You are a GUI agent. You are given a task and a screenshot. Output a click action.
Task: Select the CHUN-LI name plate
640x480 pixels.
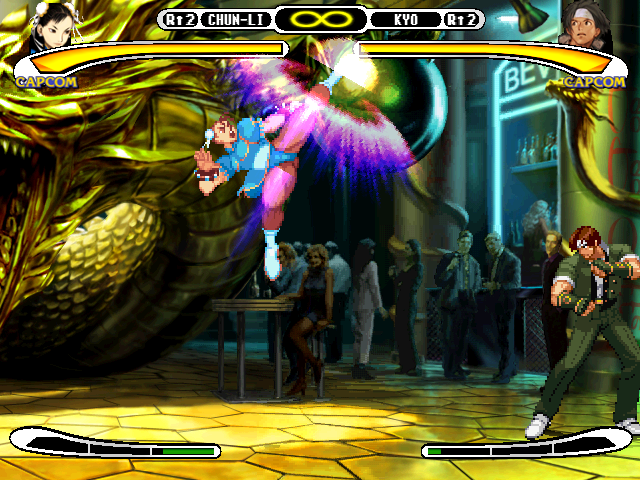coord(234,19)
